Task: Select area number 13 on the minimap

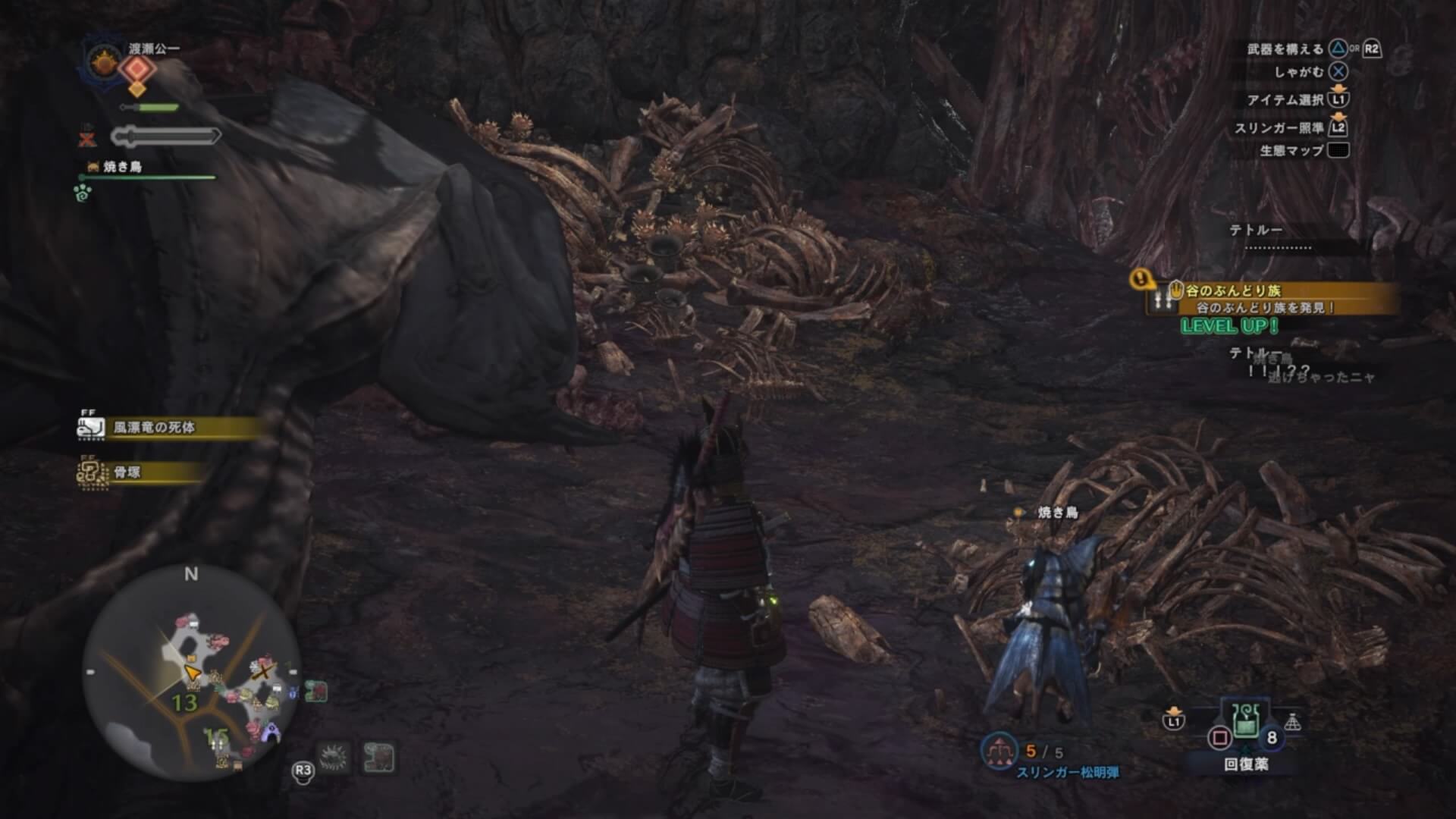Action: coord(184,703)
